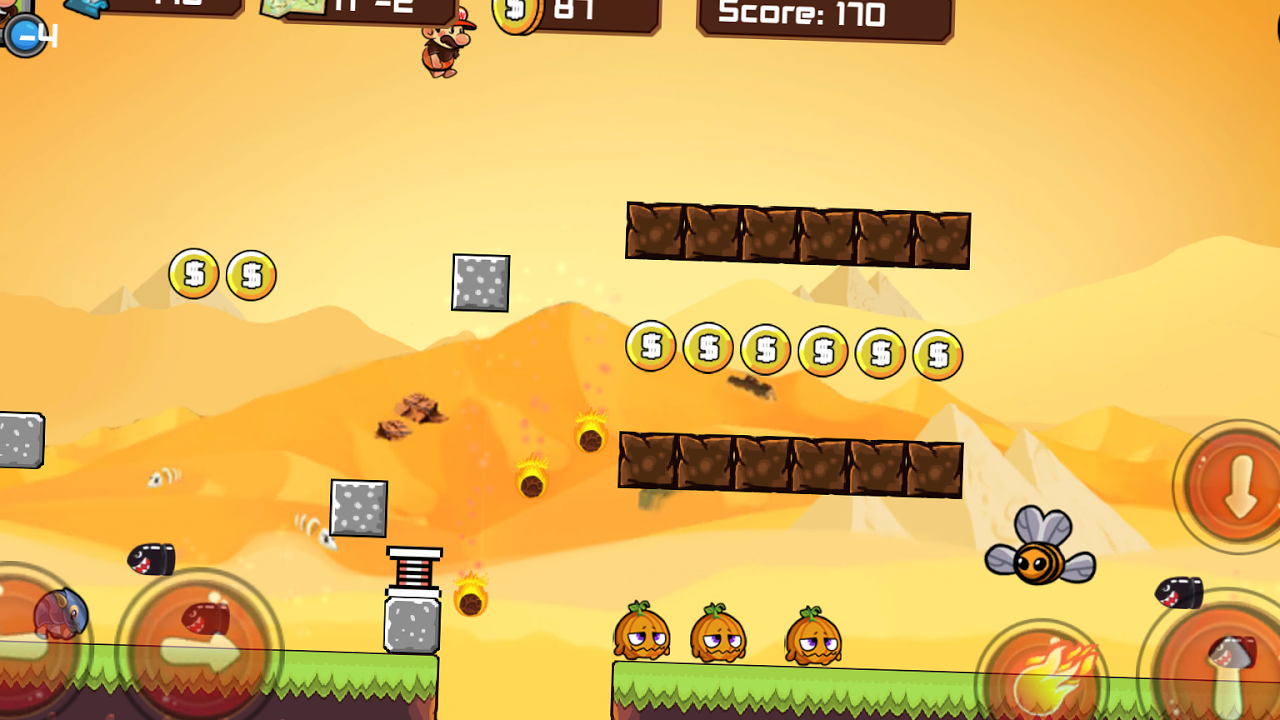Image resolution: width=1280 pixels, height=720 pixels.
Task: Click the row of wooden crates
Action: (795, 235)
